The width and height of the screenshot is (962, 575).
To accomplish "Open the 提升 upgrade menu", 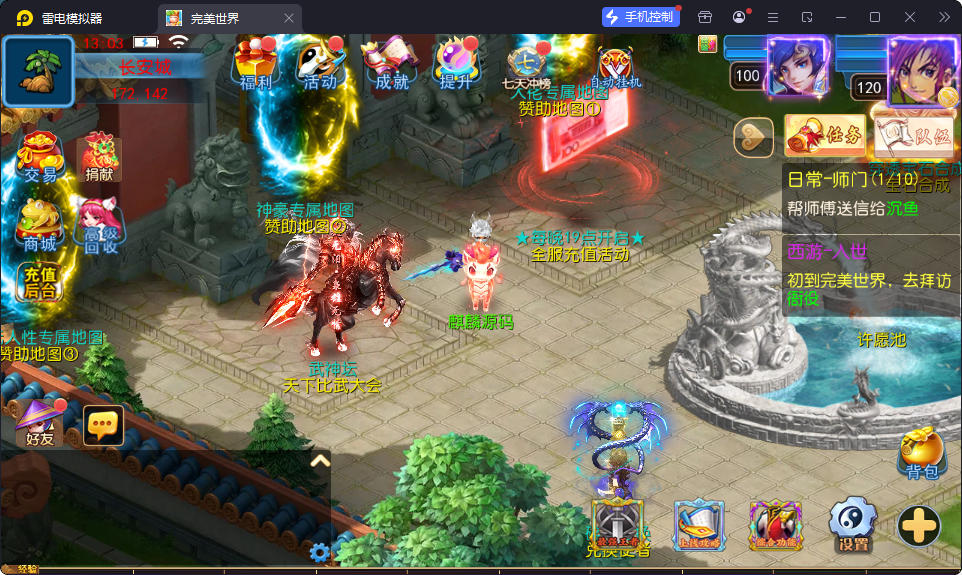I will pos(456,64).
